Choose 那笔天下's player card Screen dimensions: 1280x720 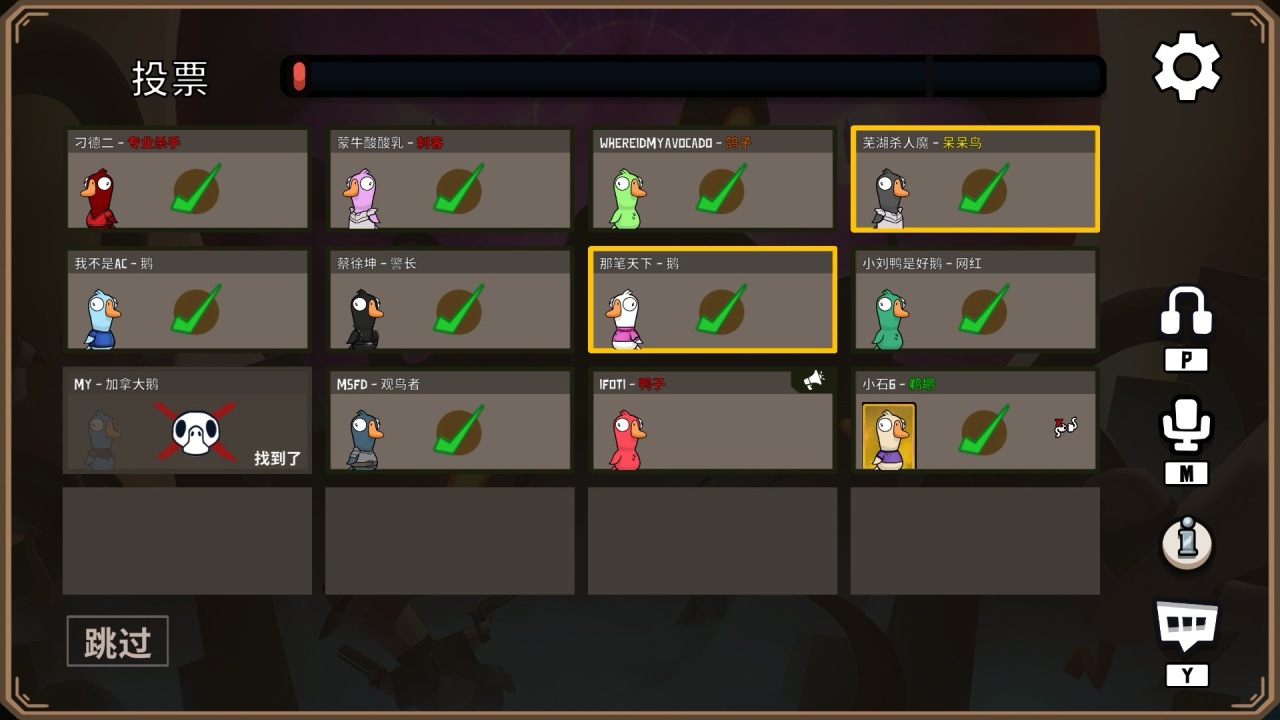tap(712, 300)
